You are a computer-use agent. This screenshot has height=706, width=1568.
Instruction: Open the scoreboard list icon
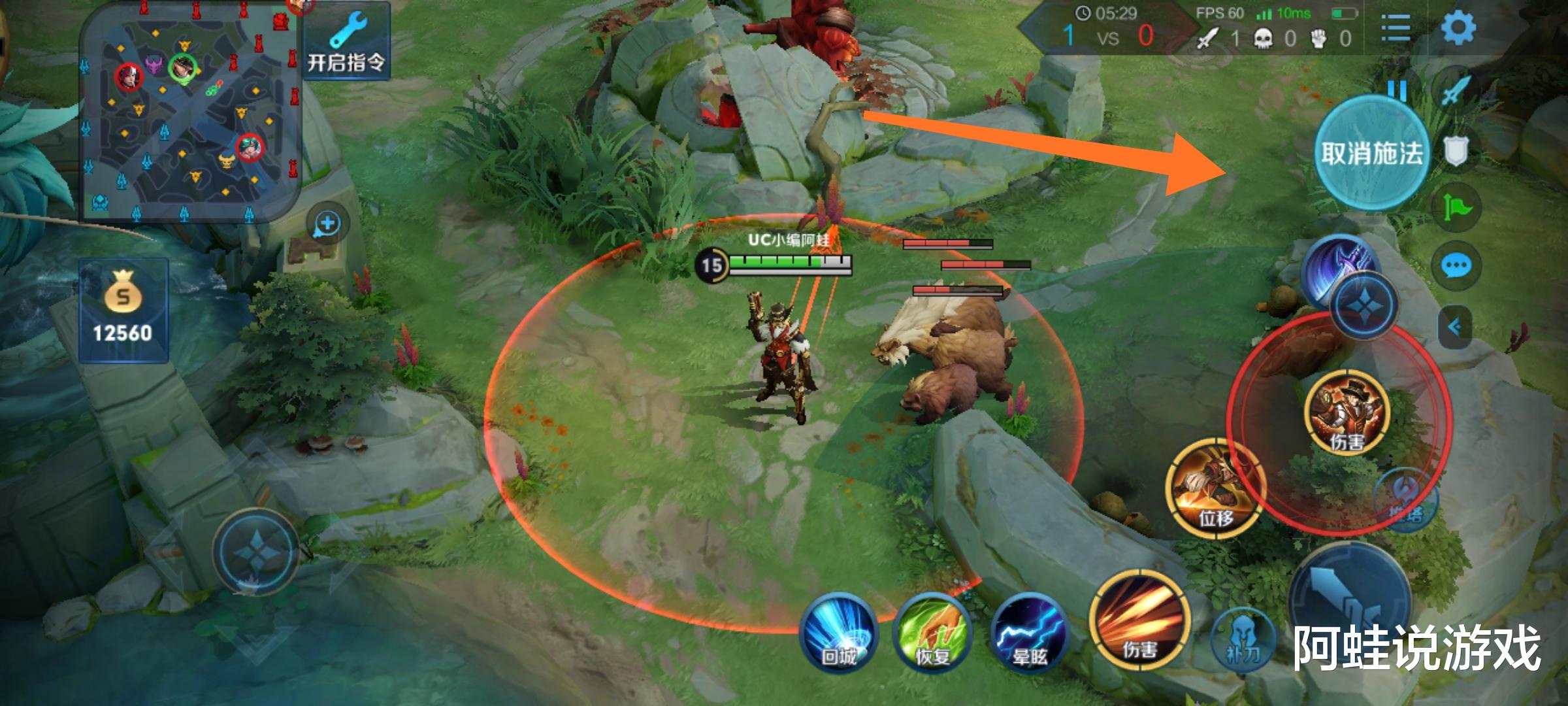(1396, 29)
